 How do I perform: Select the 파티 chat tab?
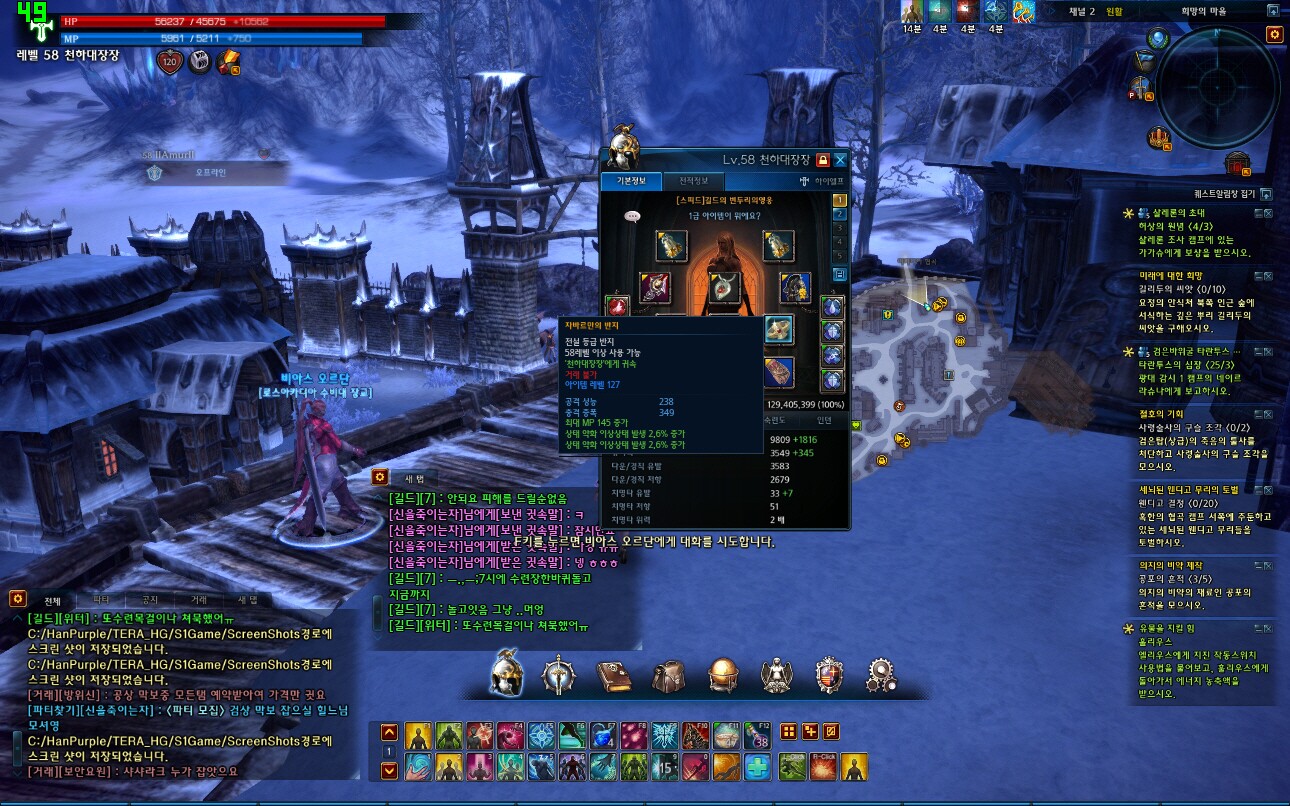tap(102, 599)
